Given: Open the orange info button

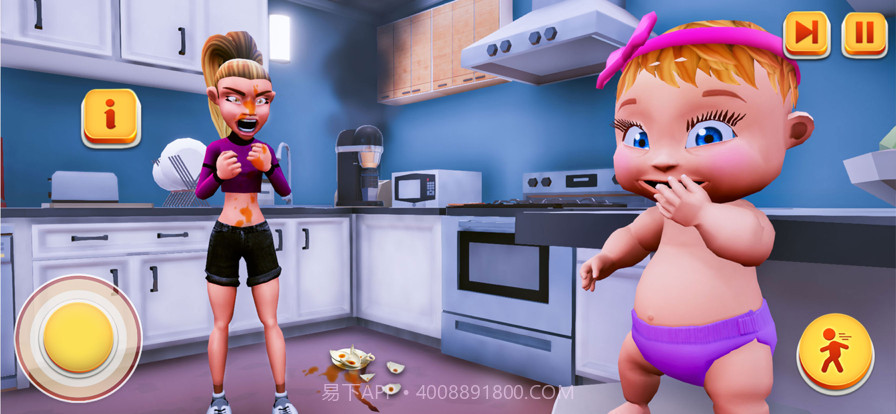Looking at the screenshot, I should (110, 116).
